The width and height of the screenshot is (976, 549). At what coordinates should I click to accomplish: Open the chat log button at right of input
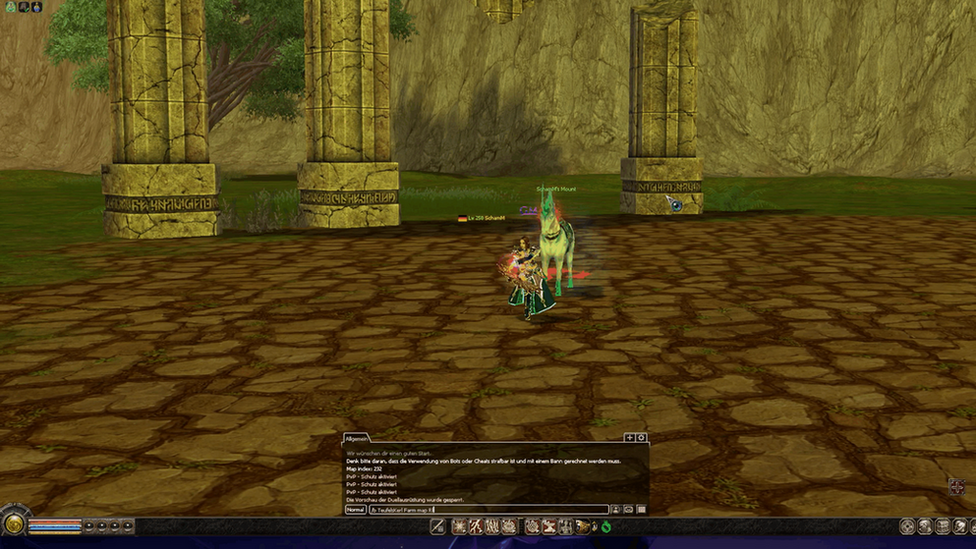[x=641, y=510]
